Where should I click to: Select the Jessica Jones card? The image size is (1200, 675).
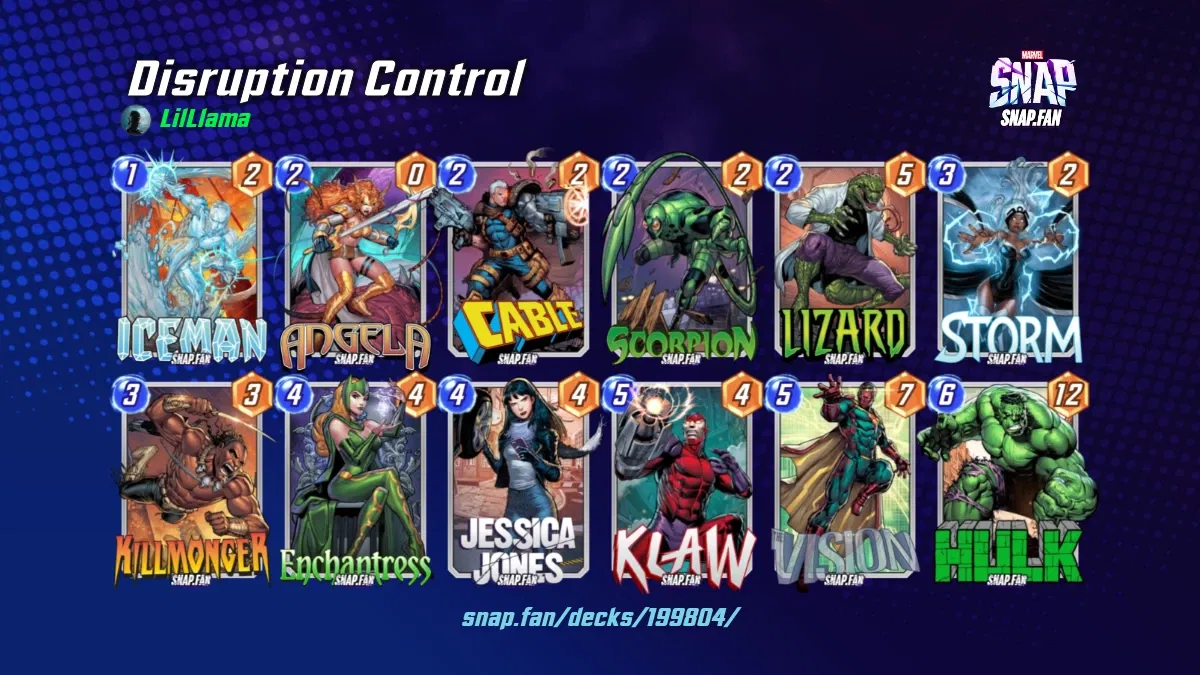(518, 480)
